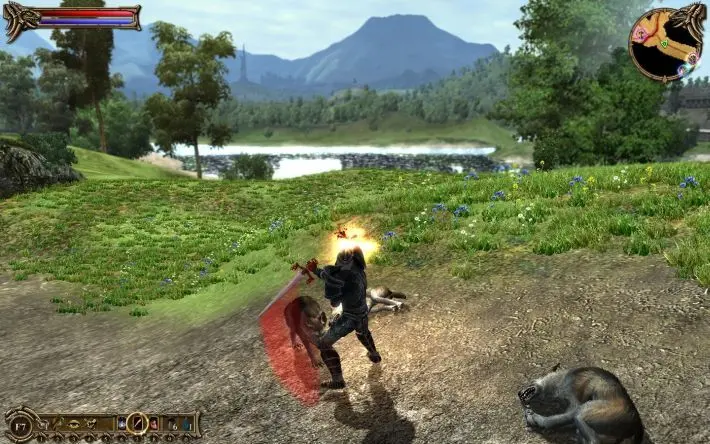The height and width of the screenshot is (444, 710).
Task: Select the gold-ringed highlighted hotbar slot
Action: (x=137, y=423)
